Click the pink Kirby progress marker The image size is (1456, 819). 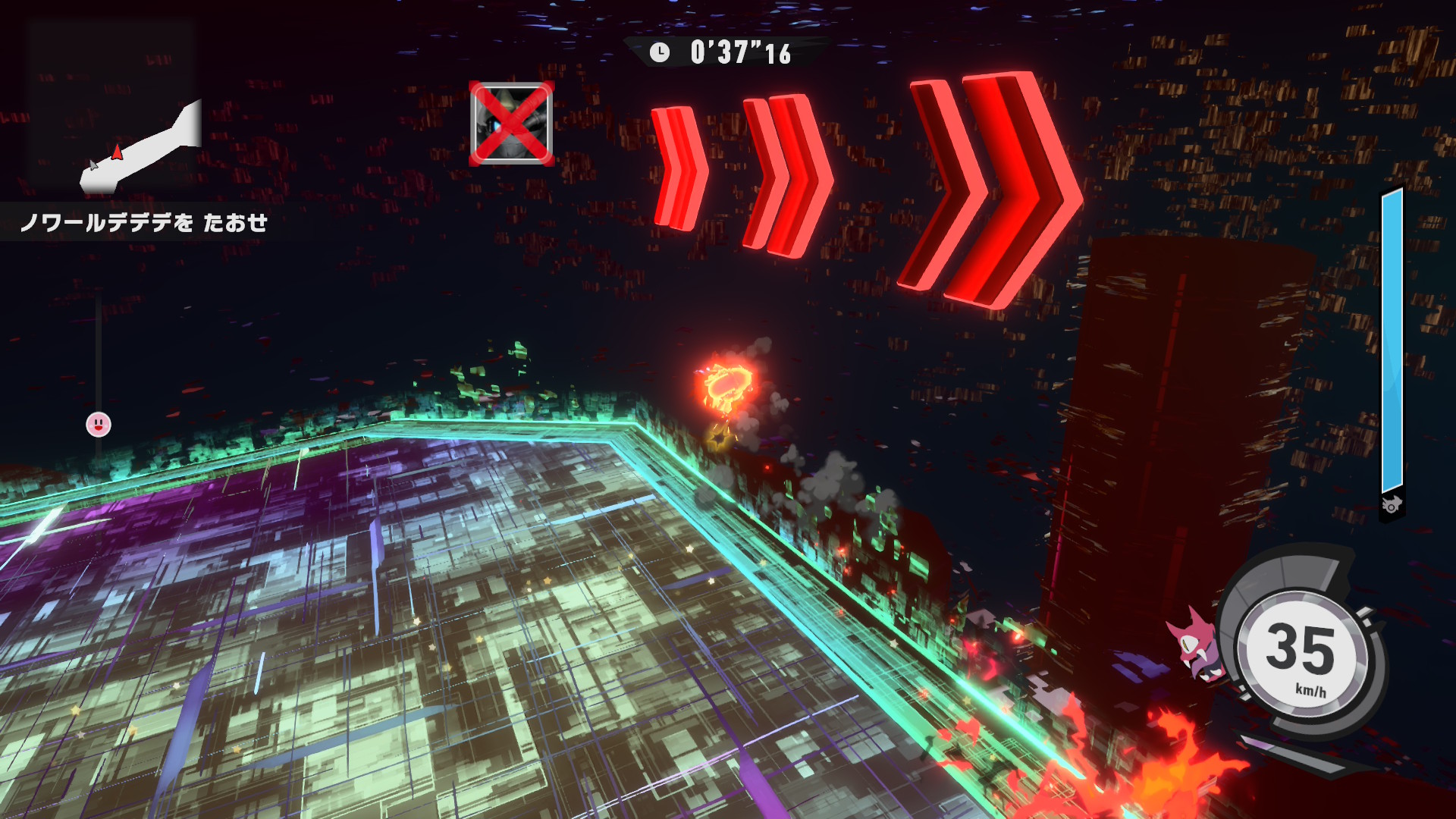99,425
